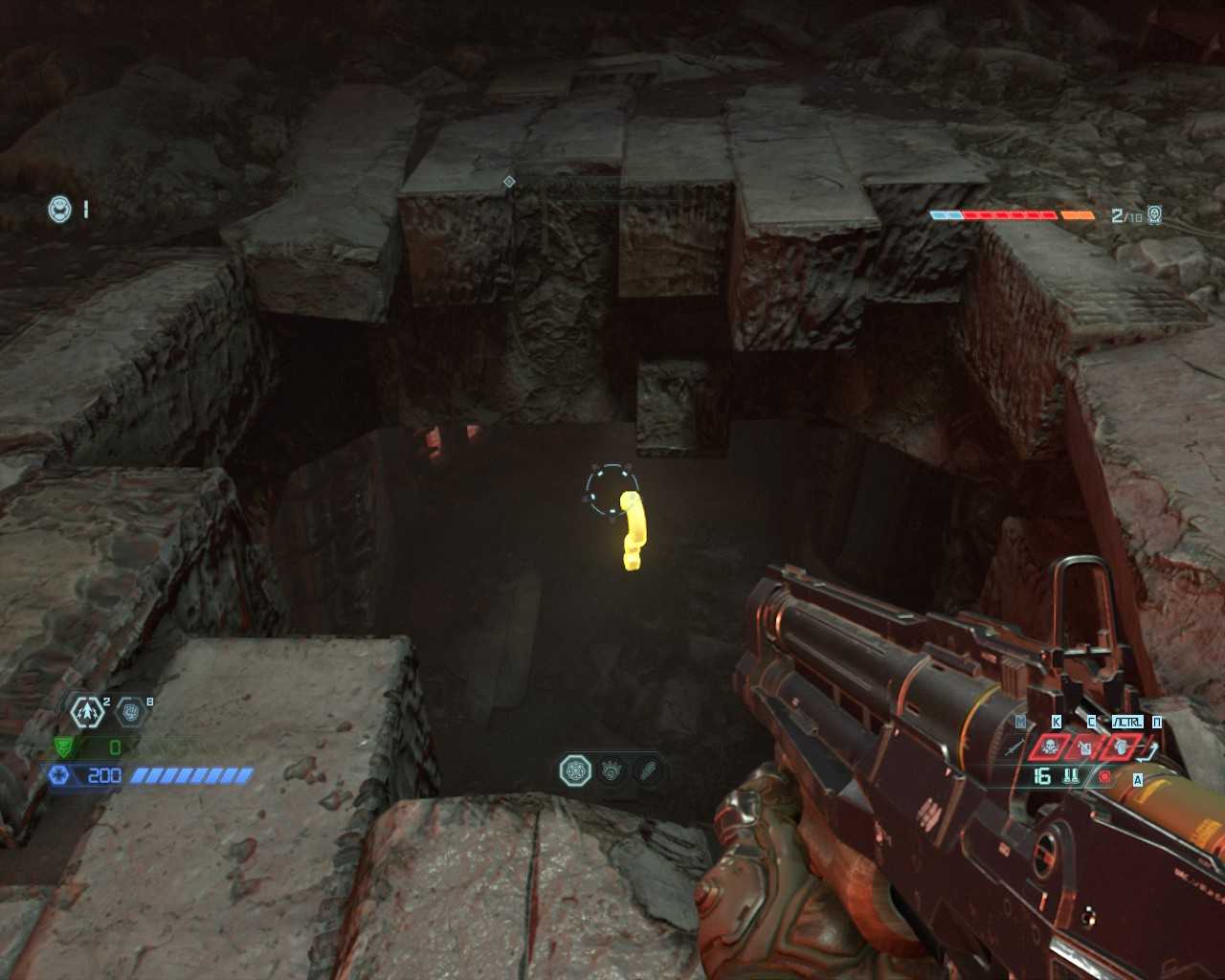The image size is (1225, 980).
Task: Click the blue health cross icon
Action: [x=59, y=775]
